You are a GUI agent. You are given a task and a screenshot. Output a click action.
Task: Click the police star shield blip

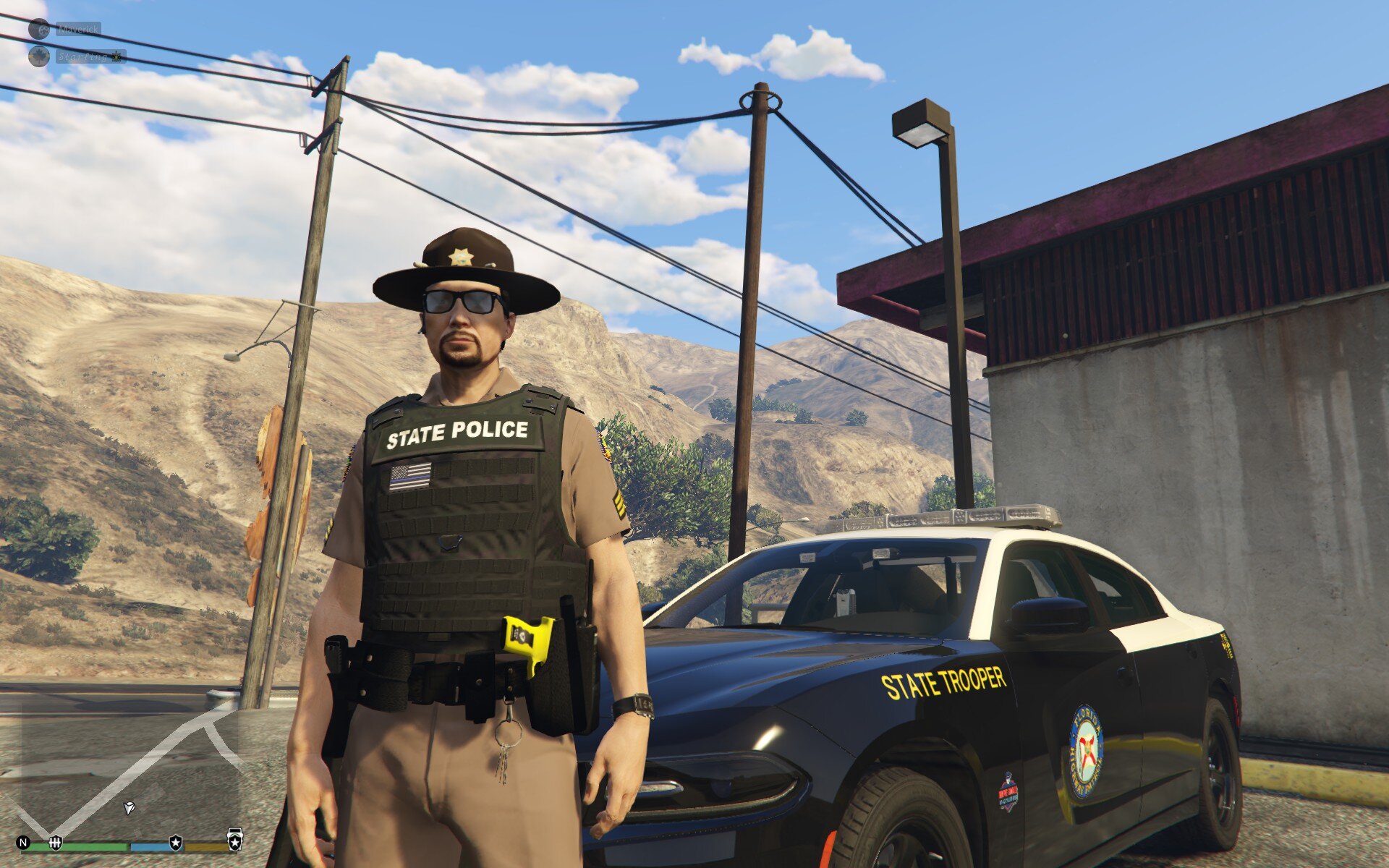[175, 843]
